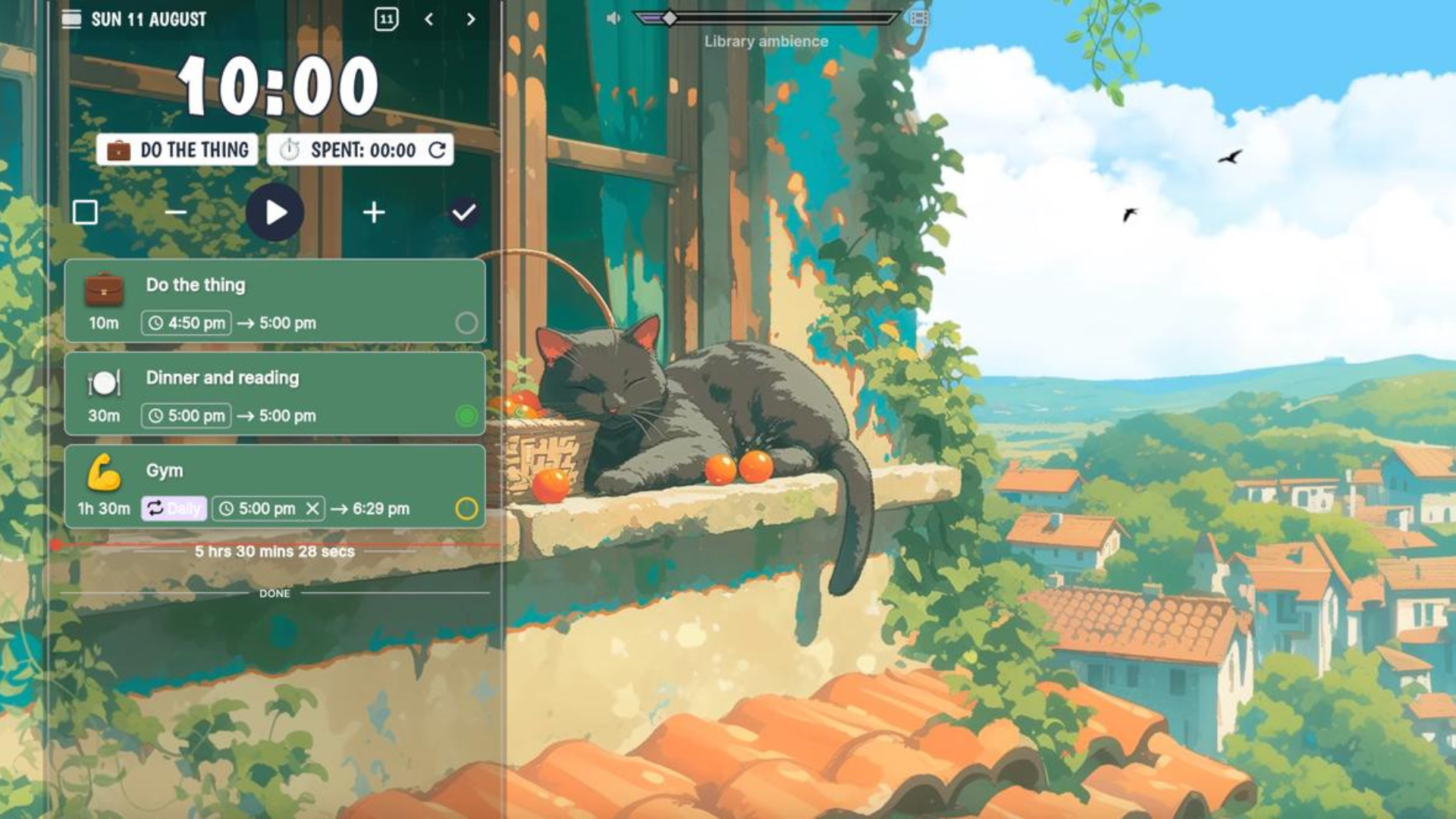This screenshot has height=819, width=1456.
Task: Click the stopwatch icon next to SPENT
Action: (x=289, y=150)
